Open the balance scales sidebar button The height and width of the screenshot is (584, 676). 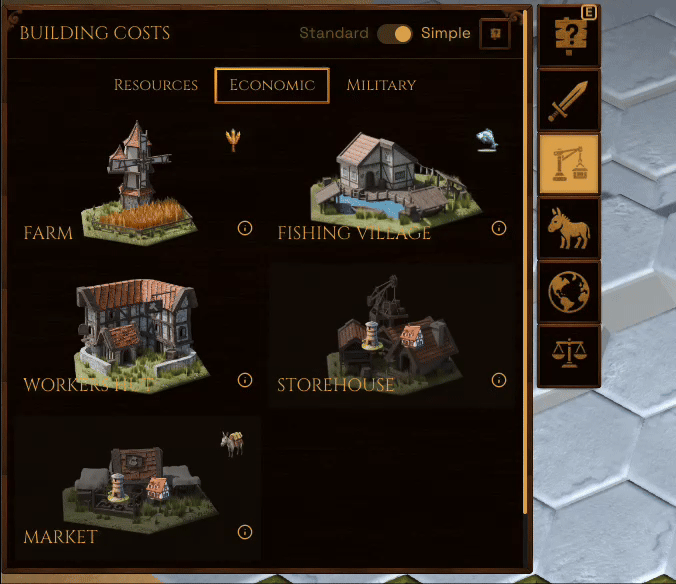569,356
